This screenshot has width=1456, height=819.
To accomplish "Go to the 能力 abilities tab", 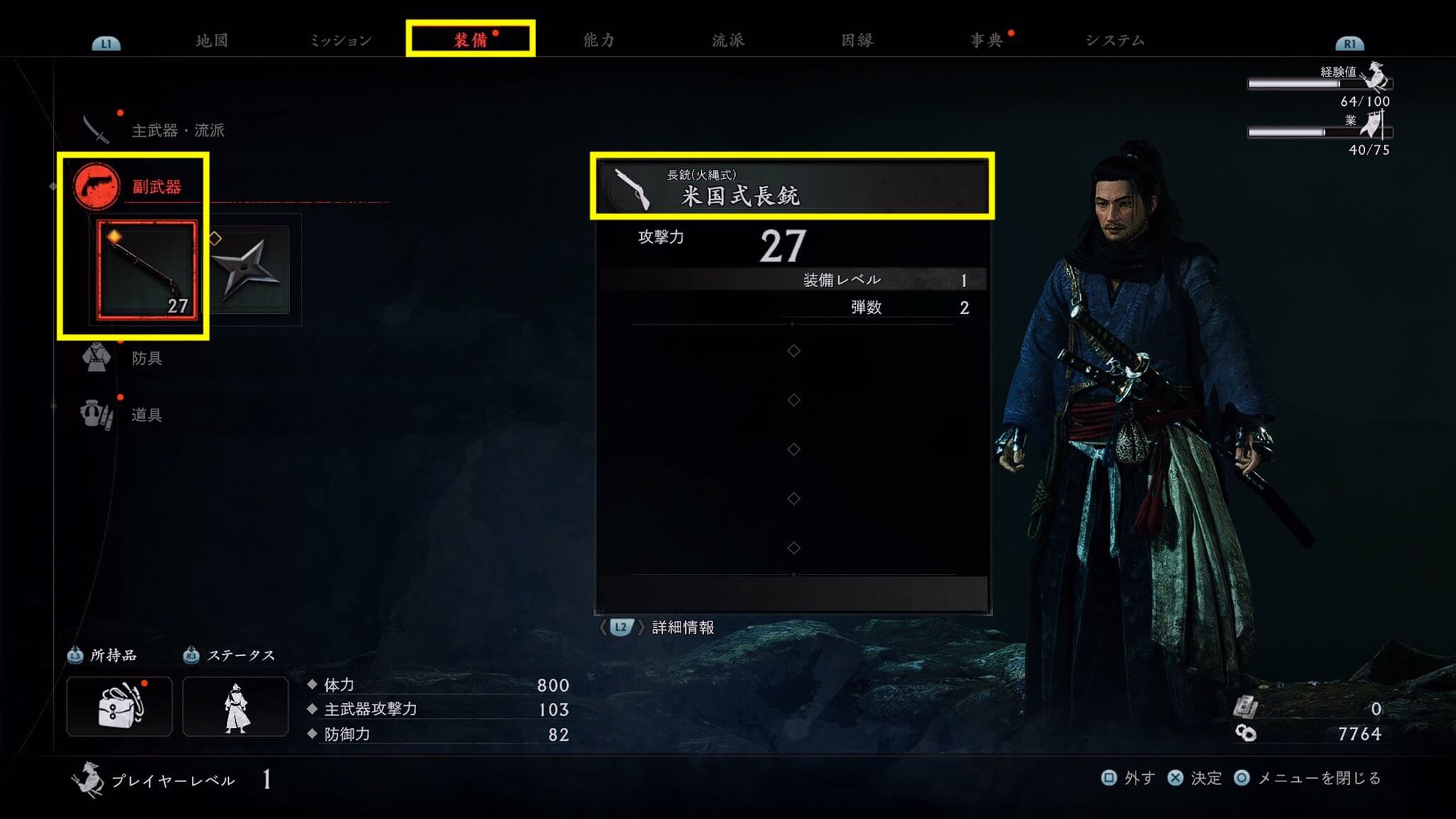I will [x=599, y=41].
